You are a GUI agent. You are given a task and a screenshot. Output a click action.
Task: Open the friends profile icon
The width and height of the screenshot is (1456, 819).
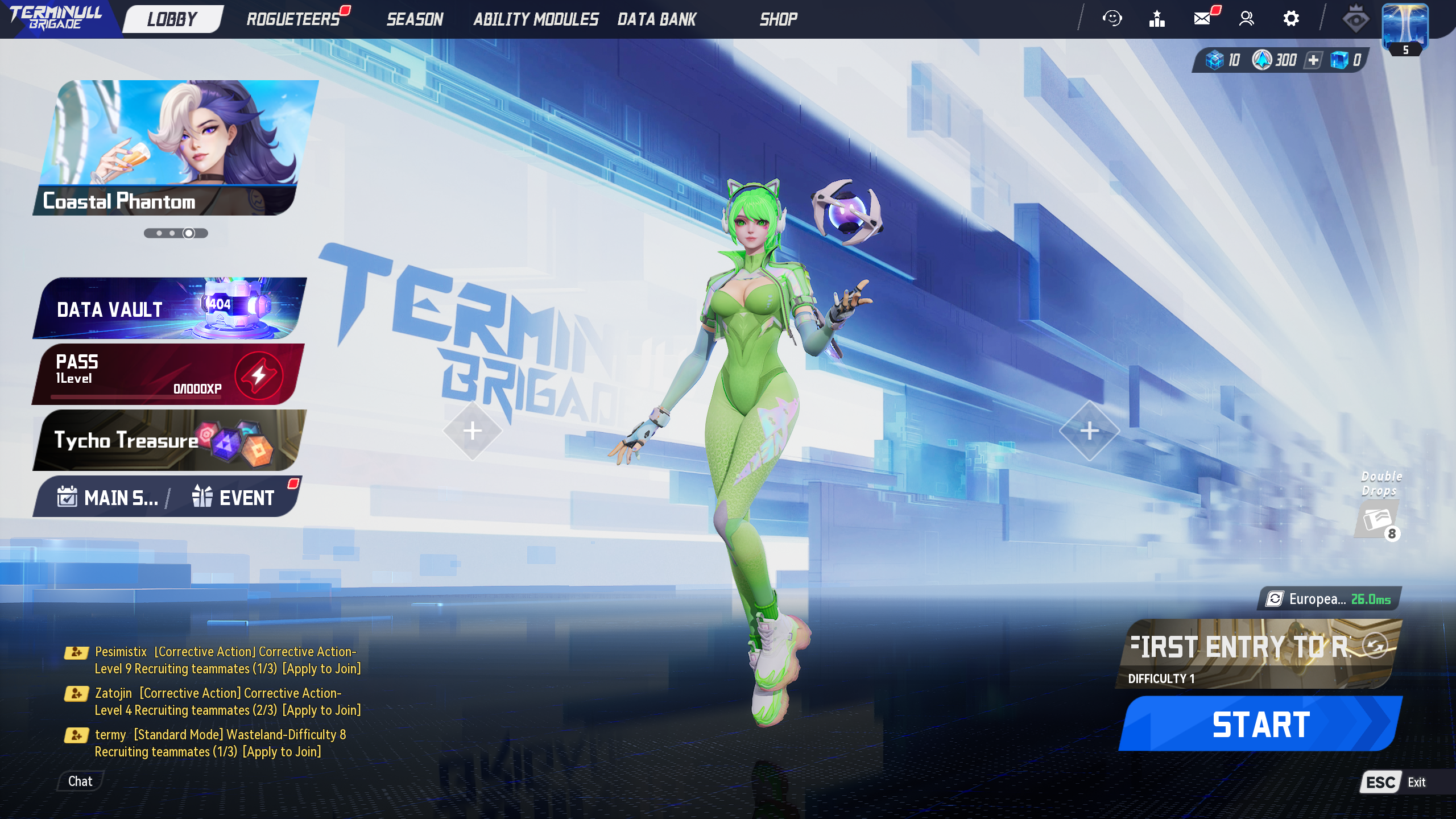tap(1246, 19)
